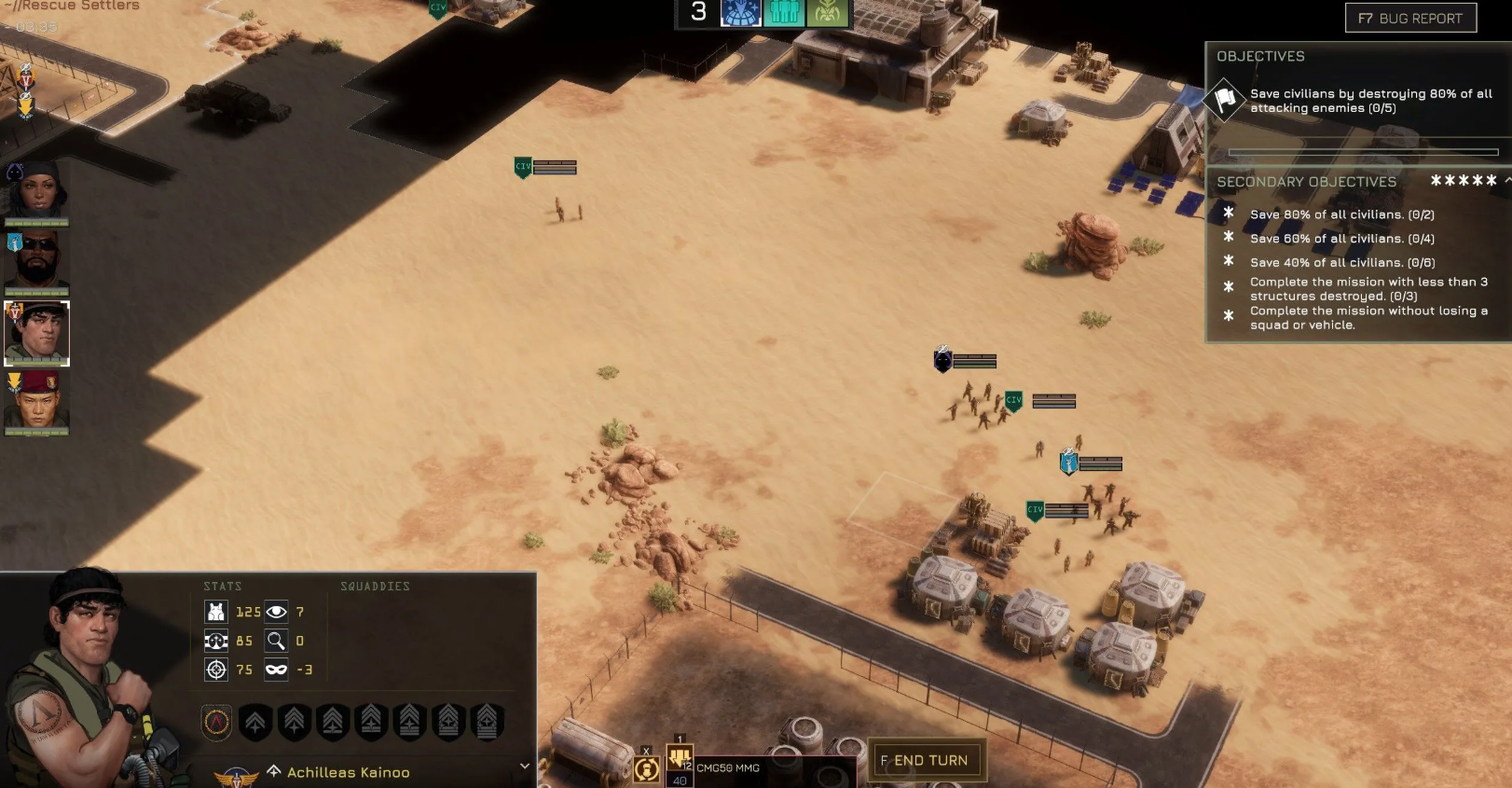1512x788 pixels.
Task: End the current turn
Action: coord(928,760)
